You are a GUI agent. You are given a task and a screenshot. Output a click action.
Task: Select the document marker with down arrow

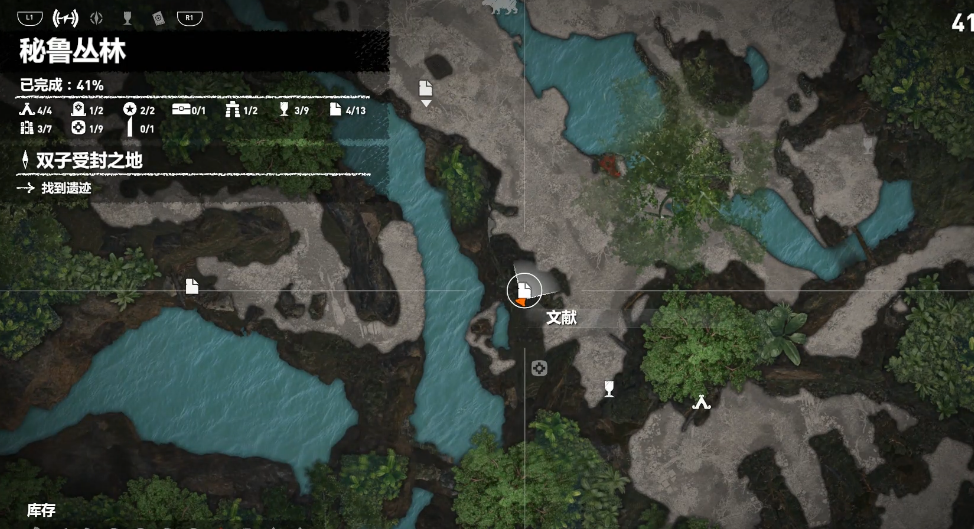pyautogui.click(x=426, y=89)
